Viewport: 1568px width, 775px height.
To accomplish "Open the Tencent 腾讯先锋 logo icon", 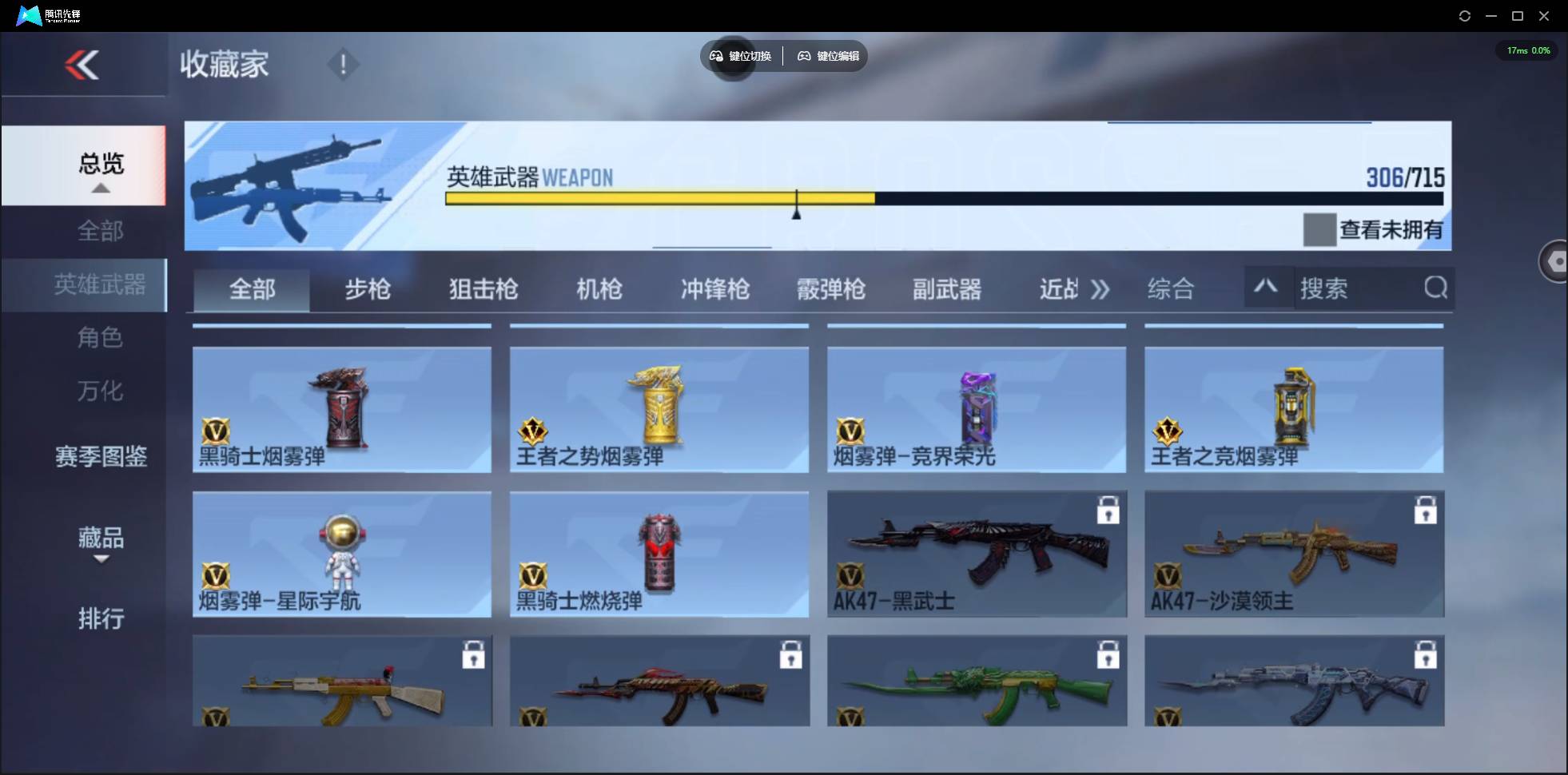I will [x=28, y=14].
